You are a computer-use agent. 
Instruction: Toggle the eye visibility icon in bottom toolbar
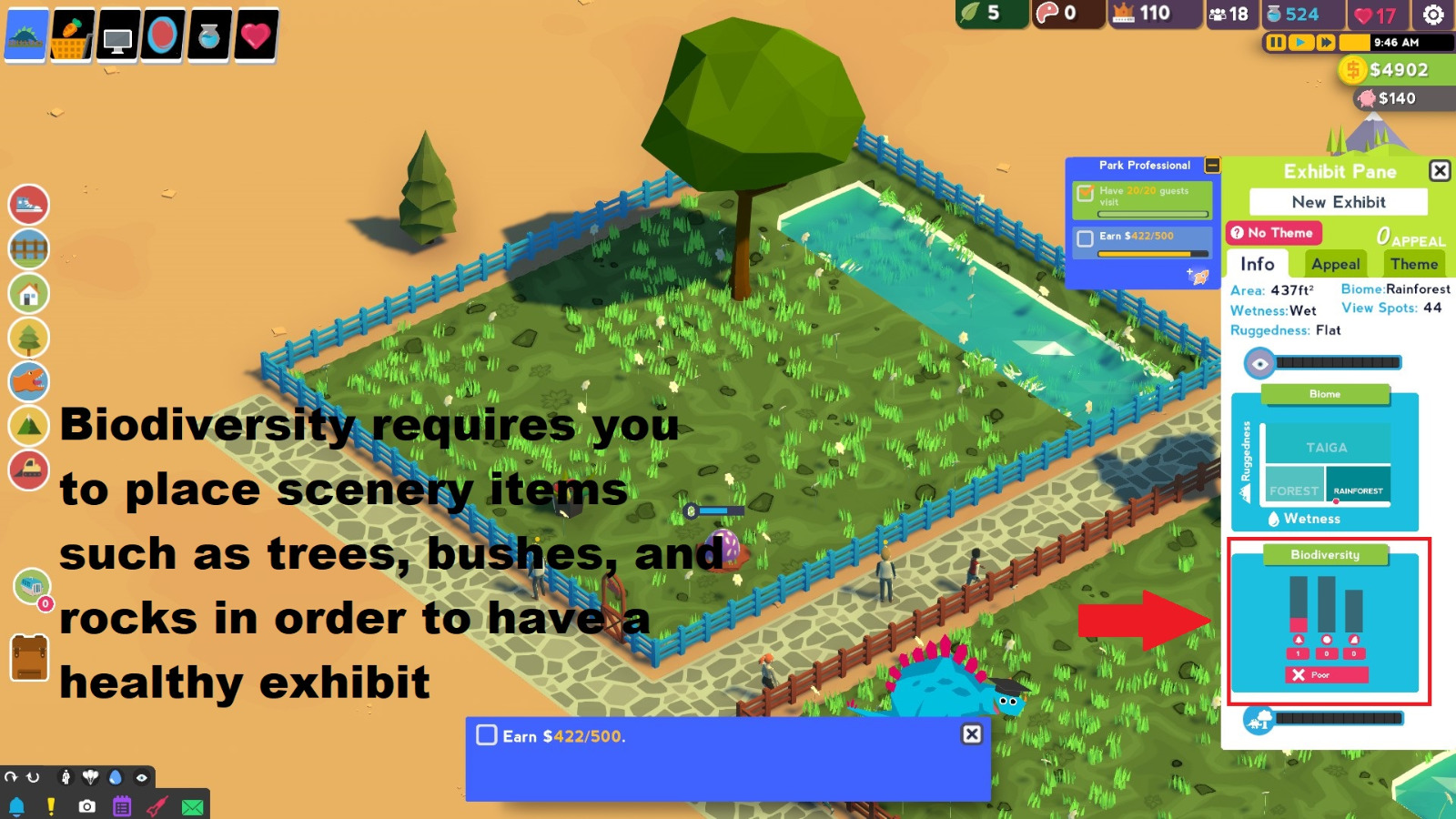(x=142, y=777)
